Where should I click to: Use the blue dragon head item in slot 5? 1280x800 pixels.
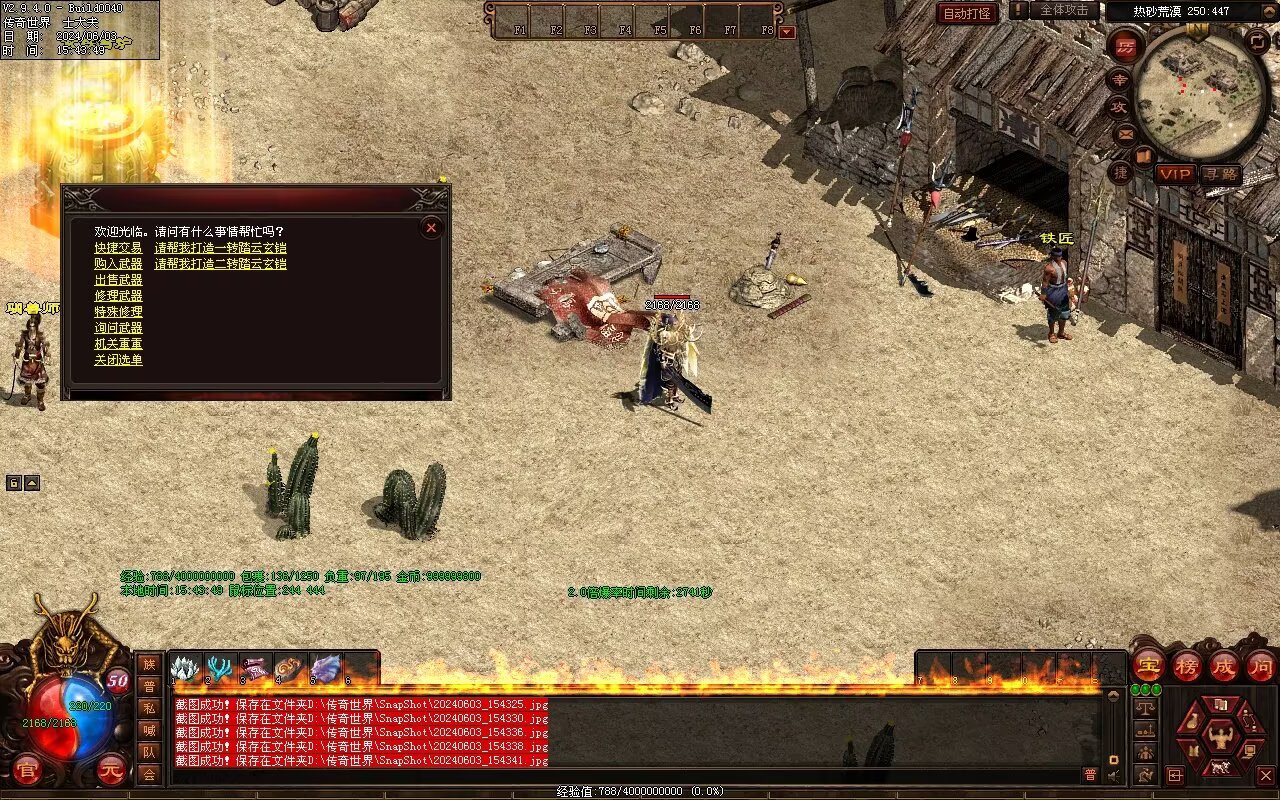[325, 668]
